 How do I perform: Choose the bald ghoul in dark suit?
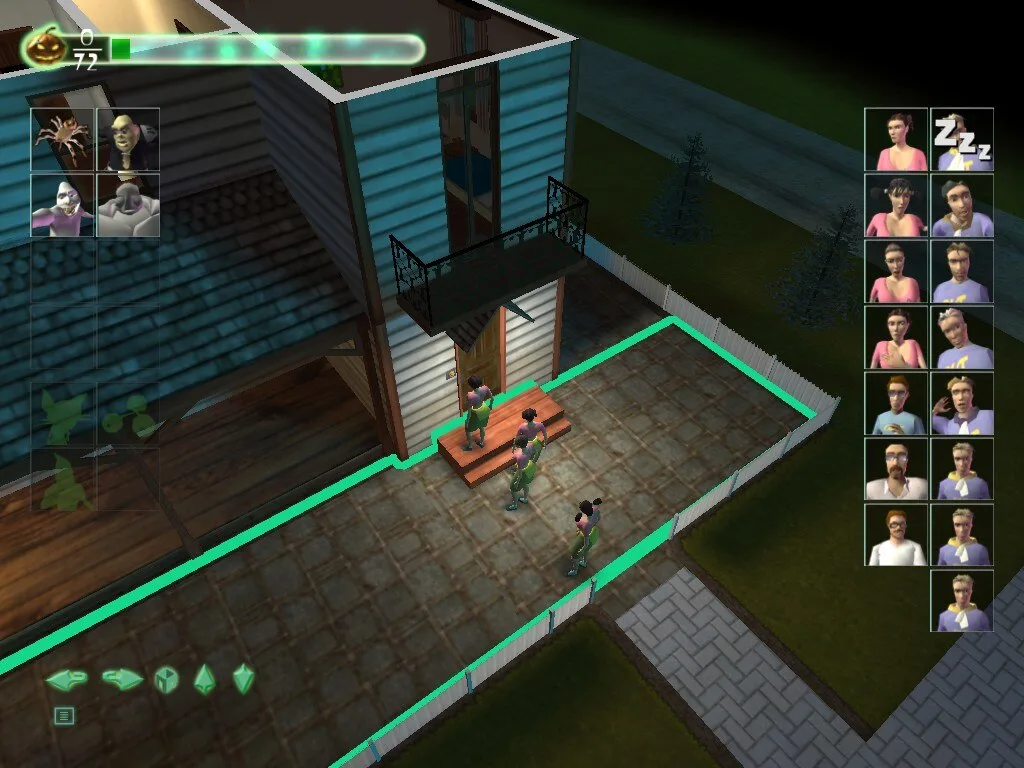point(128,139)
